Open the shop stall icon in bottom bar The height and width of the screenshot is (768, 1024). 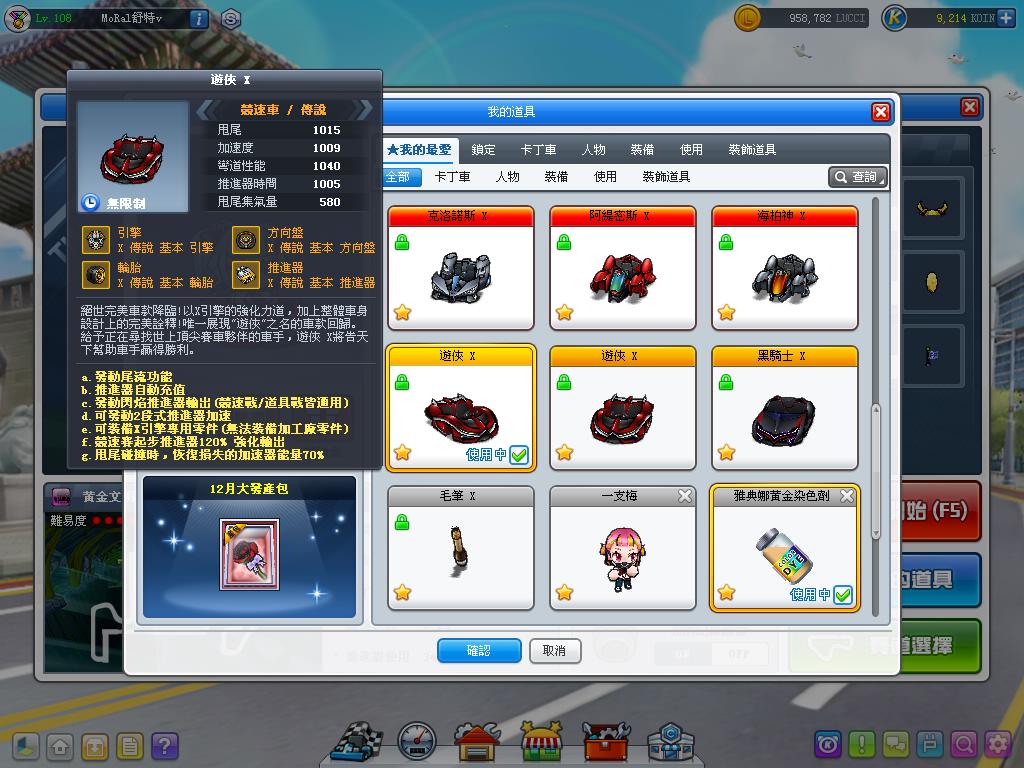541,741
